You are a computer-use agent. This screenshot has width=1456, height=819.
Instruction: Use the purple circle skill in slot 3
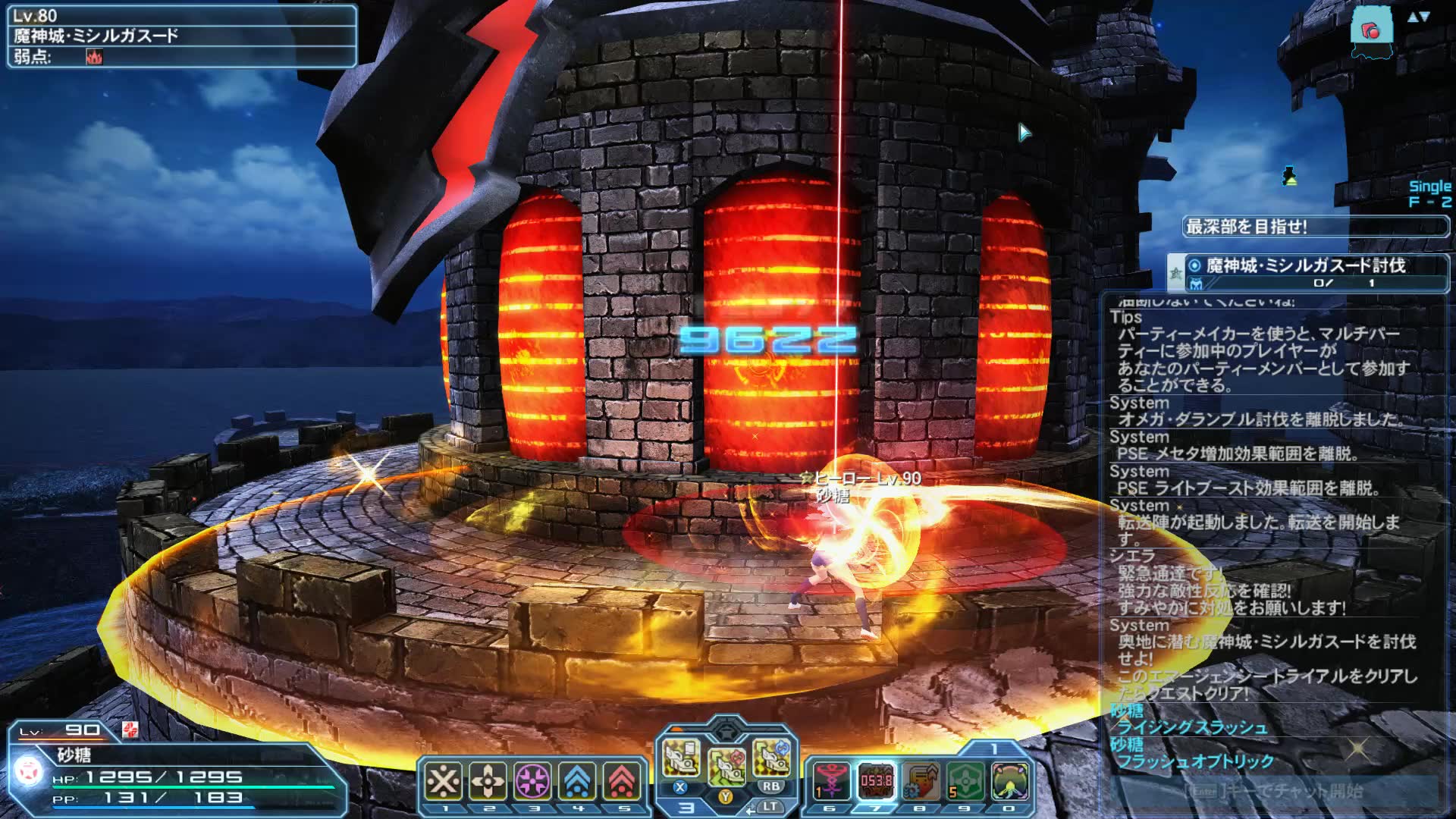point(533,780)
